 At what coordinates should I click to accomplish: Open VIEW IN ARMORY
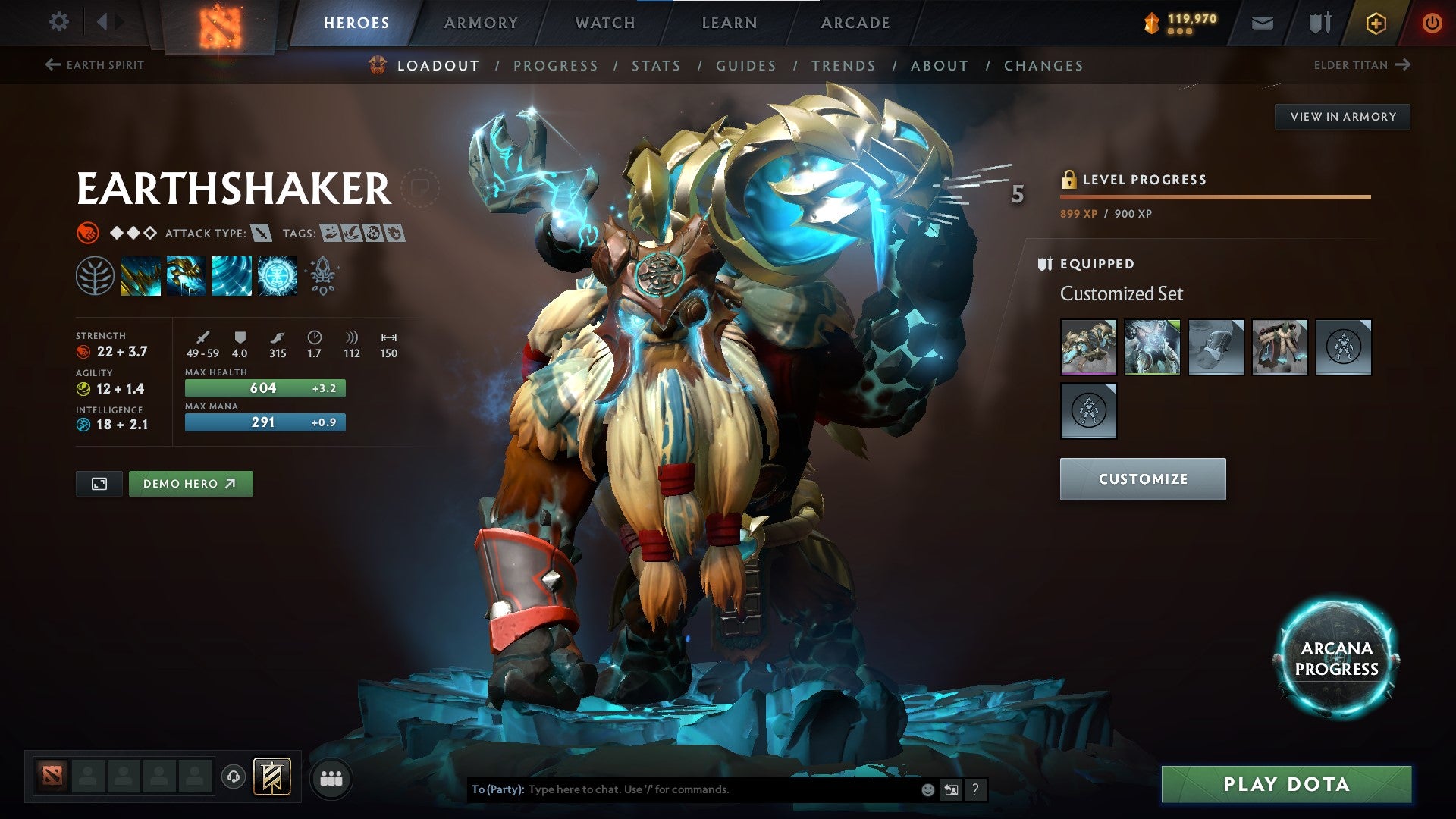coord(1342,116)
